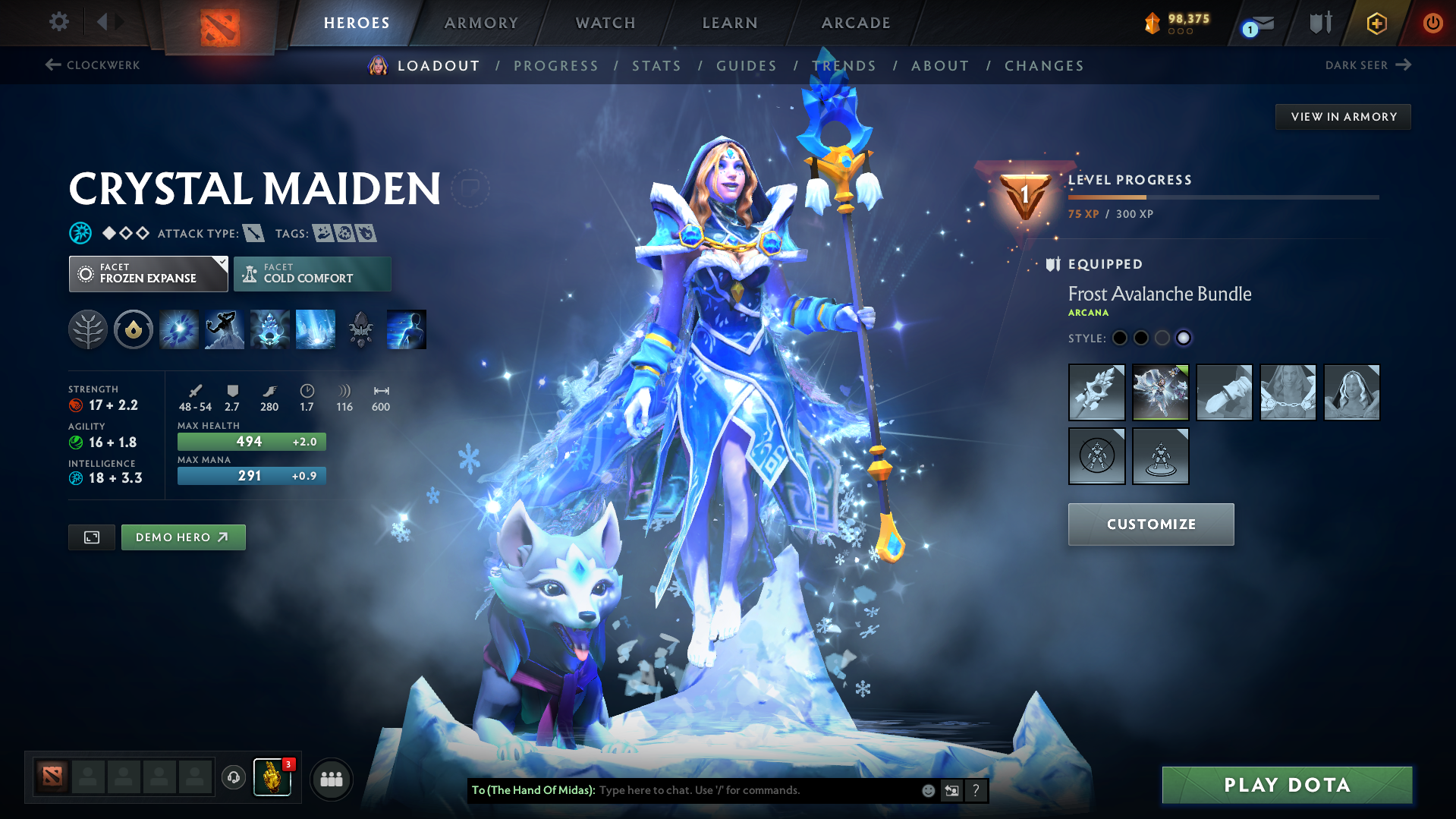Open the Armory menu item
1456x819 pixels.
pyautogui.click(x=481, y=23)
